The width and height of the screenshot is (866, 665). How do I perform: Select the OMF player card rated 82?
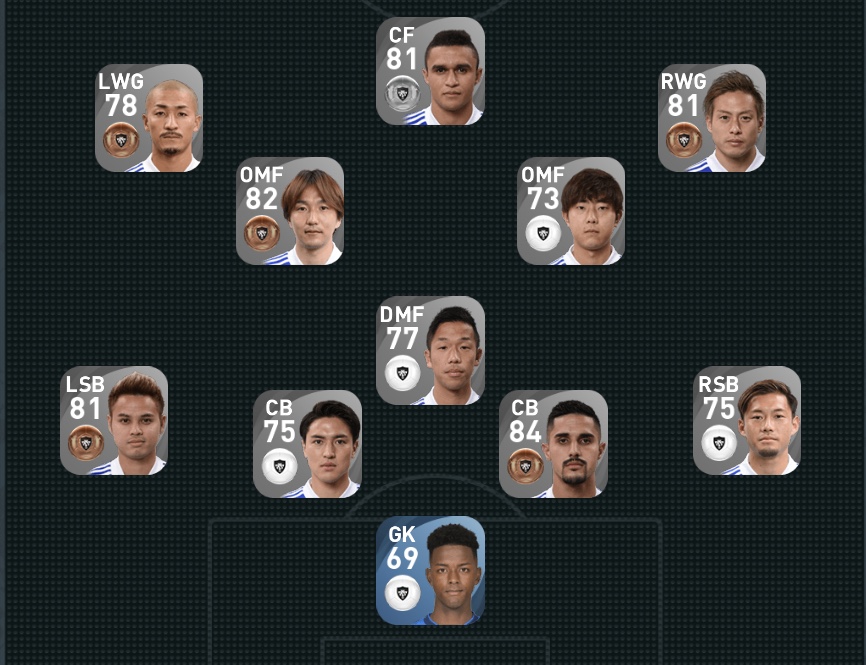[x=290, y=211]
